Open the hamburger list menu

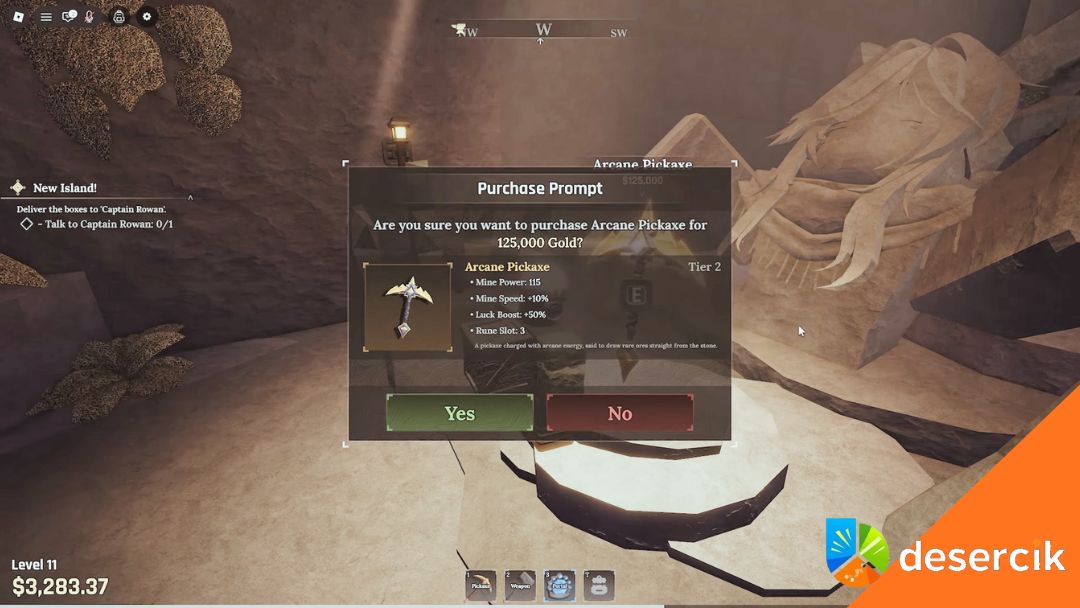click(46, 16)
